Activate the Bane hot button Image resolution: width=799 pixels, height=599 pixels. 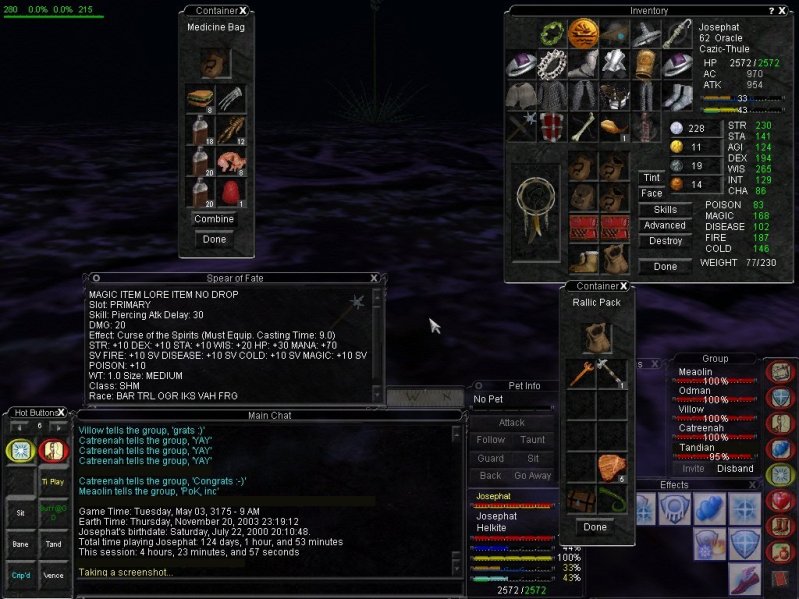click(x=20, y=544)
